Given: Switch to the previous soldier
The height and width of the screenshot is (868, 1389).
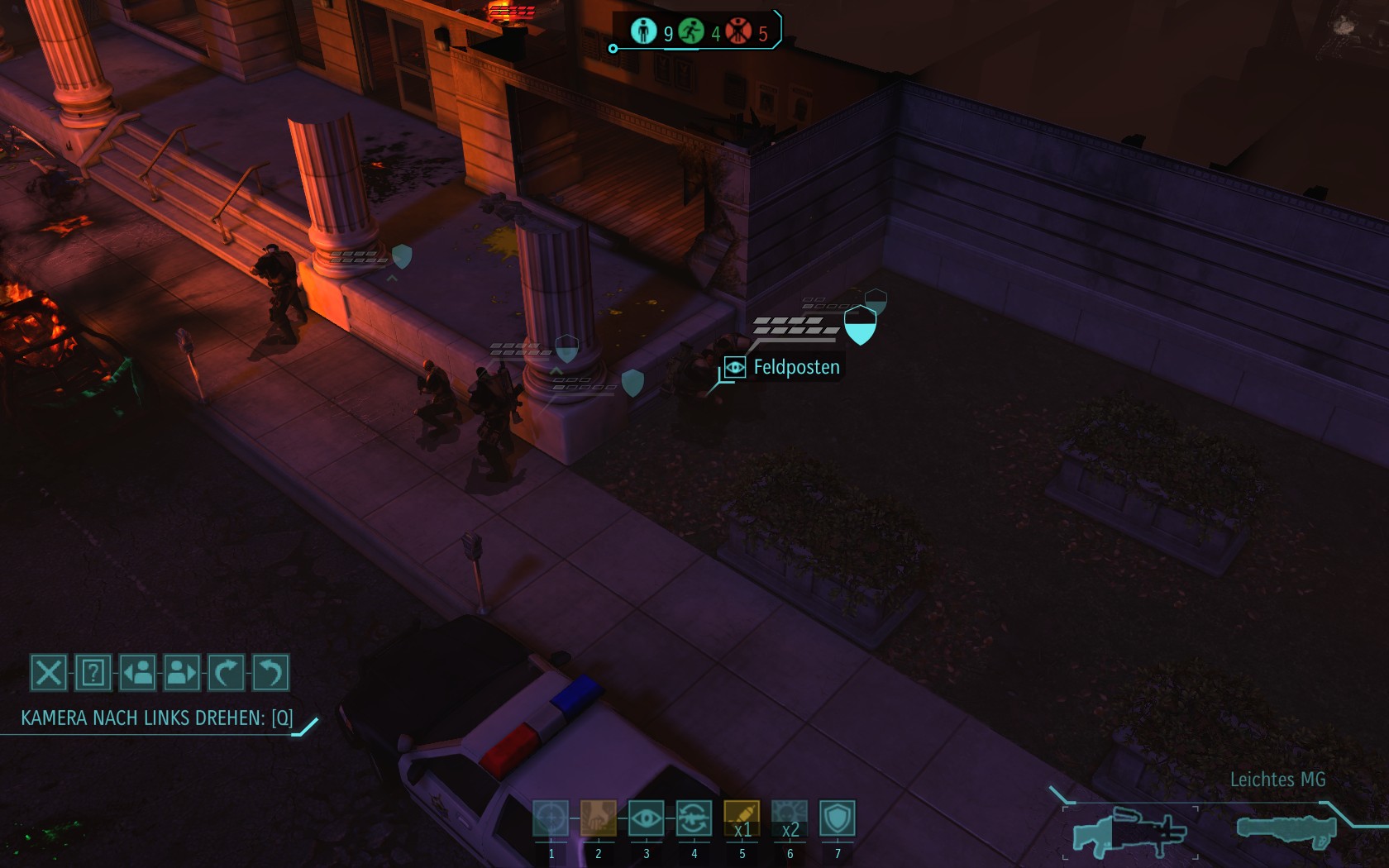Looking at the screenshot, I should pyautogui.click(x=138, y=673).
